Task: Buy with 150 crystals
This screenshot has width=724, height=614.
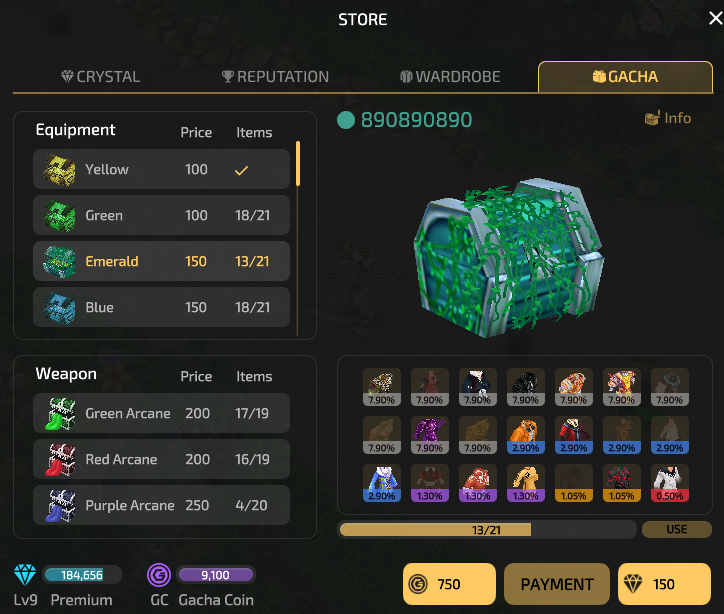Action: tap(664, 584)
